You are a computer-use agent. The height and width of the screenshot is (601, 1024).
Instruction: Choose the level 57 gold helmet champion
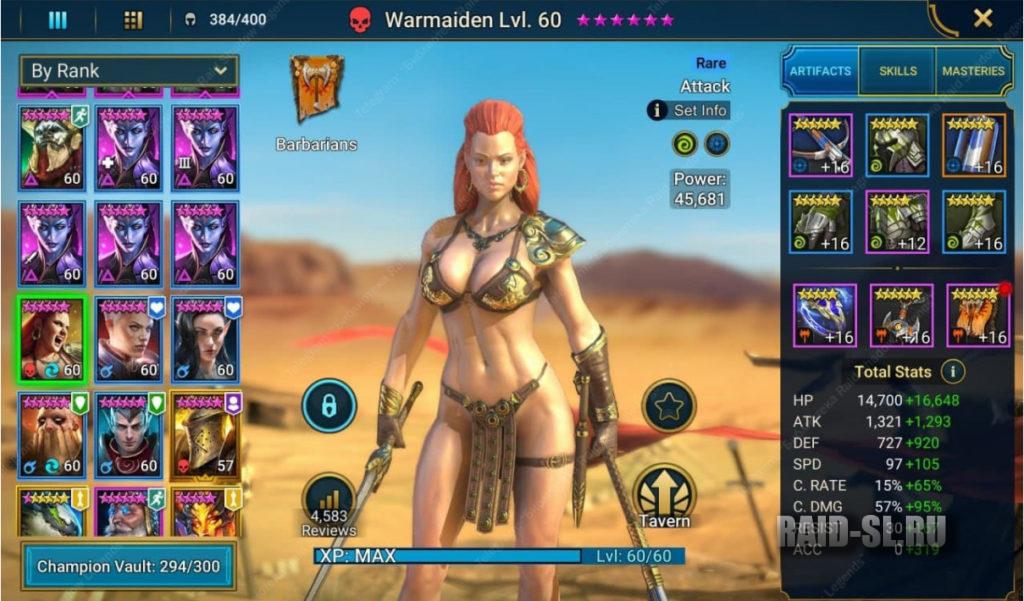coord(205,435)
